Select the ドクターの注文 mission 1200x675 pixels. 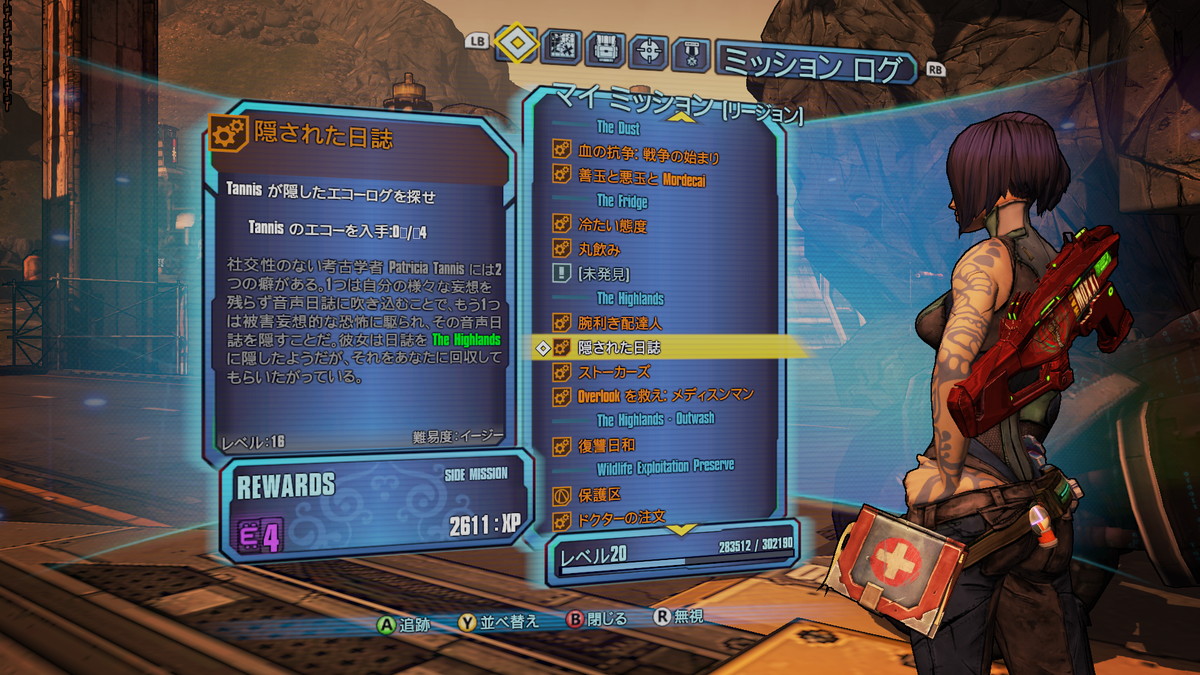[x=620, y=519]
